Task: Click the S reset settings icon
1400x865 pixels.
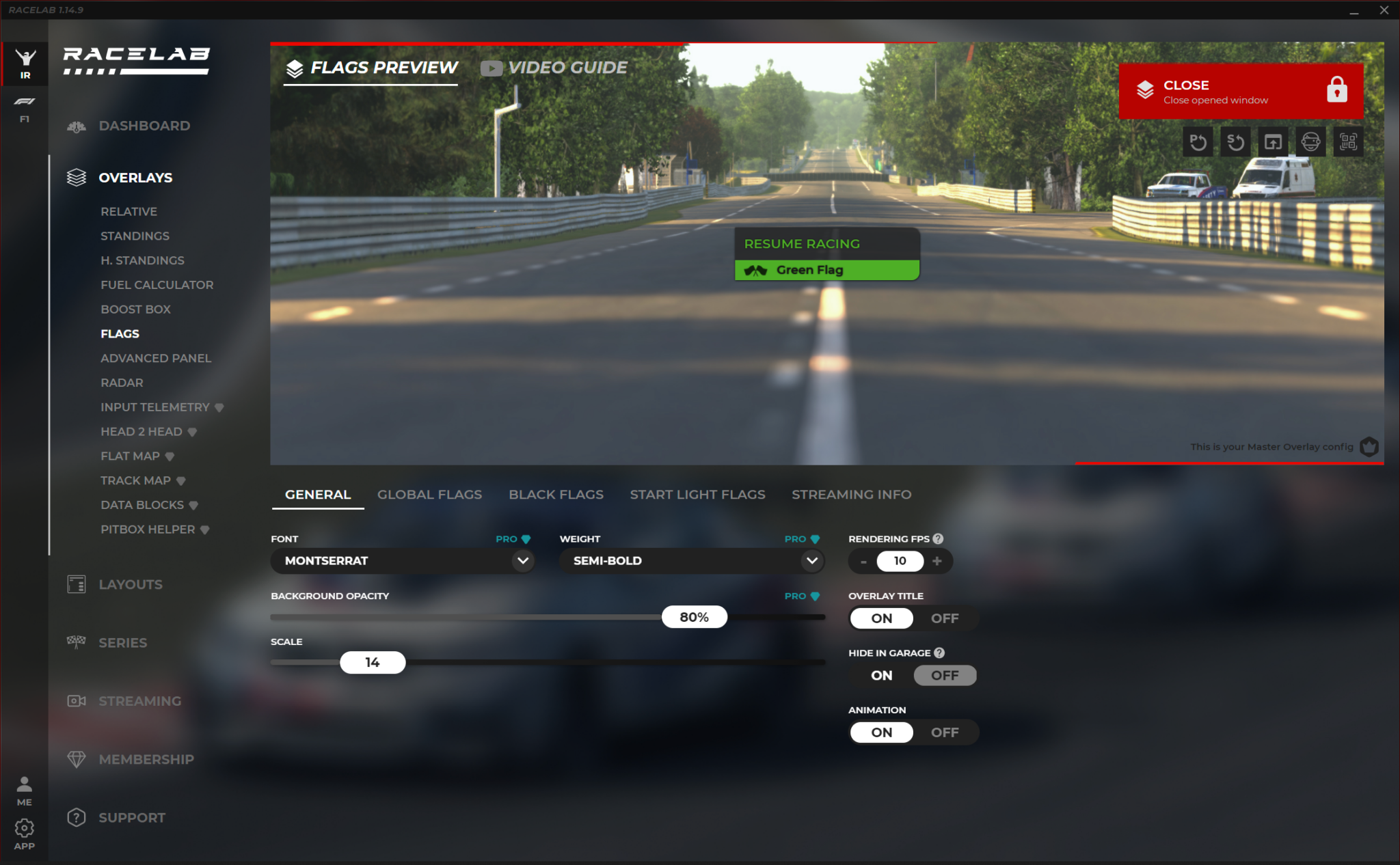Action: [x=1235, y=141]
